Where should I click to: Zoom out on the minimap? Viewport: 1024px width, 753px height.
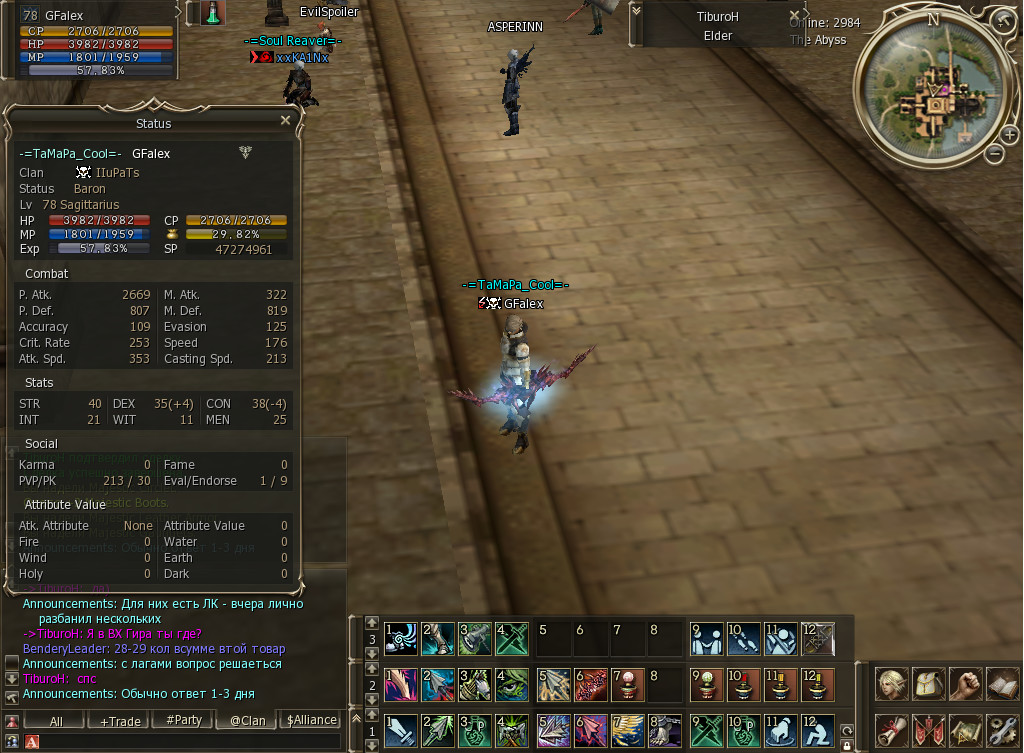(x=995, y=153)
